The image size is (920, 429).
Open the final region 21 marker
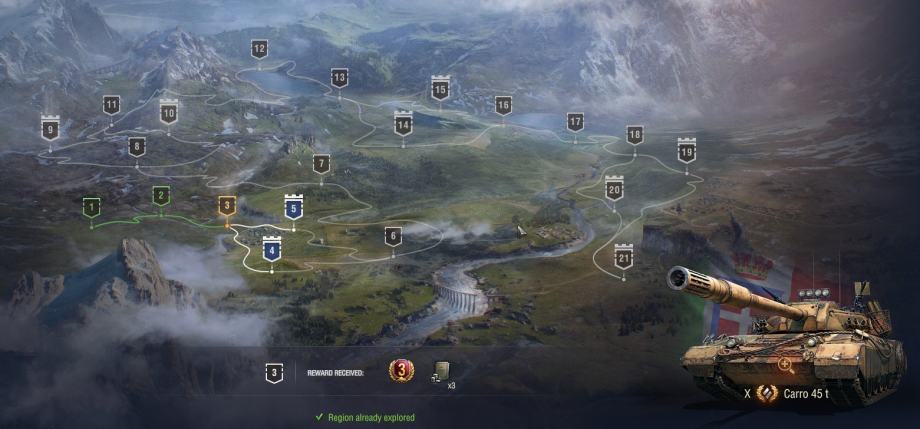624,258
